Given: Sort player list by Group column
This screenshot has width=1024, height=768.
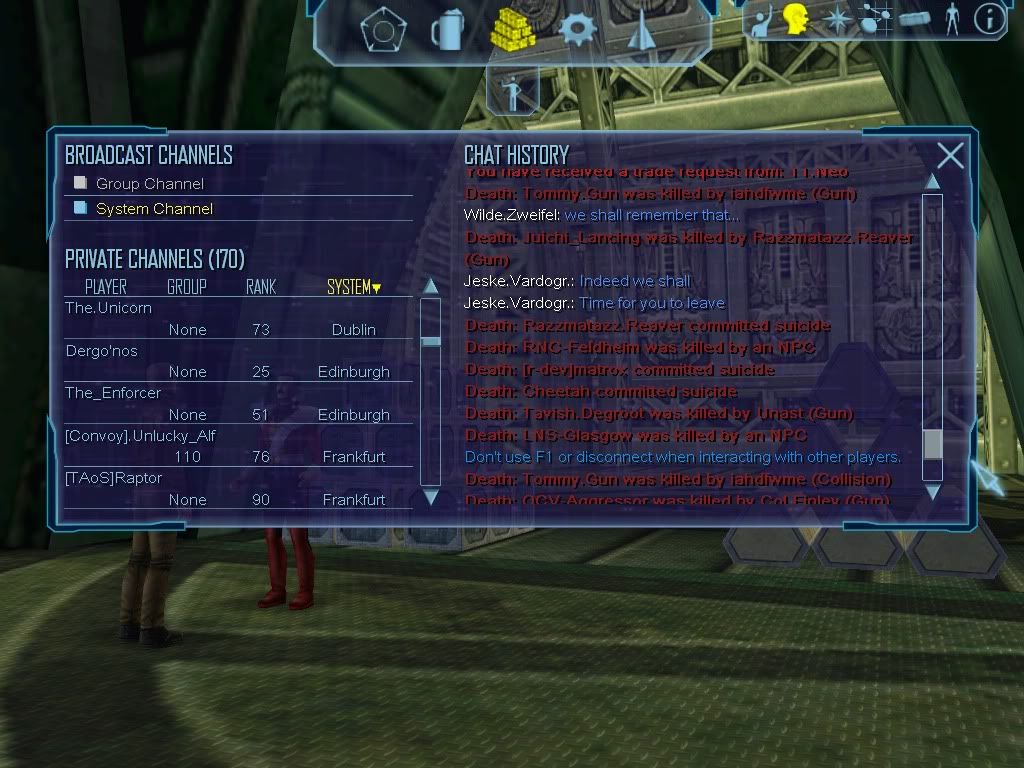Looking at the screenshot, I should [187, 288].
